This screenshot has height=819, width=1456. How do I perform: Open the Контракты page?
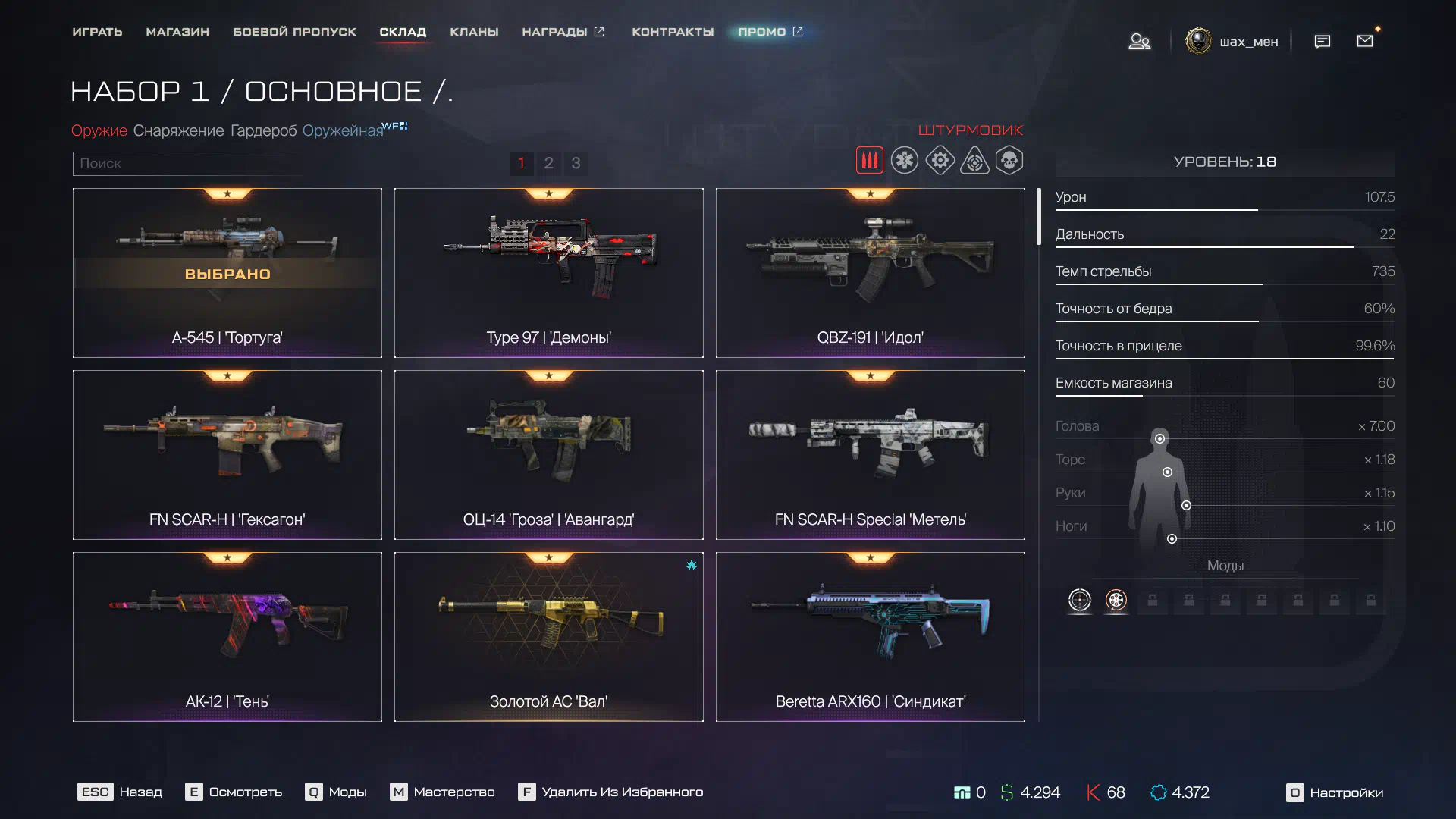[673, 32]
